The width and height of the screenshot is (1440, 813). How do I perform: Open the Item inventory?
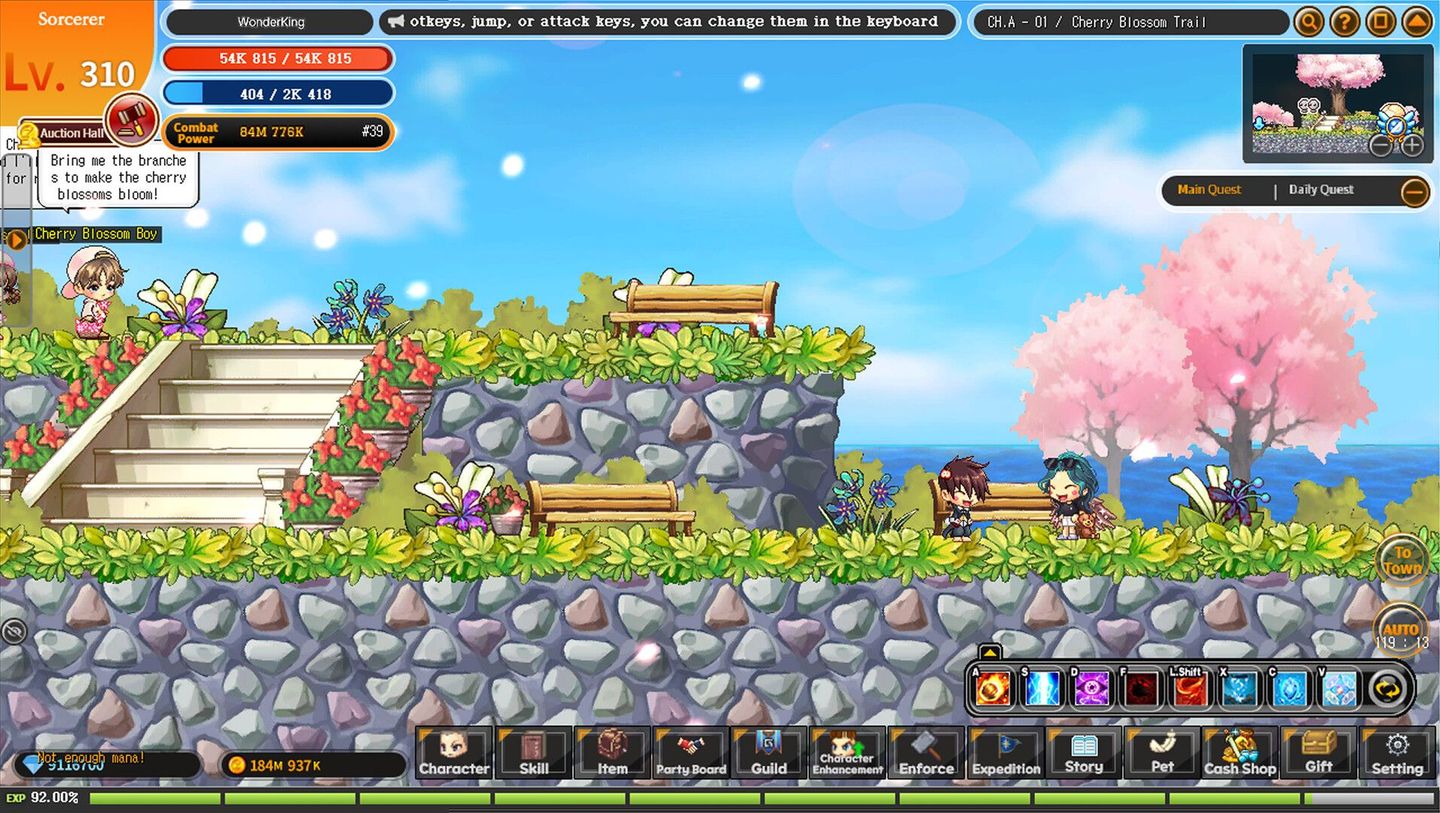[x=612, y=754]
